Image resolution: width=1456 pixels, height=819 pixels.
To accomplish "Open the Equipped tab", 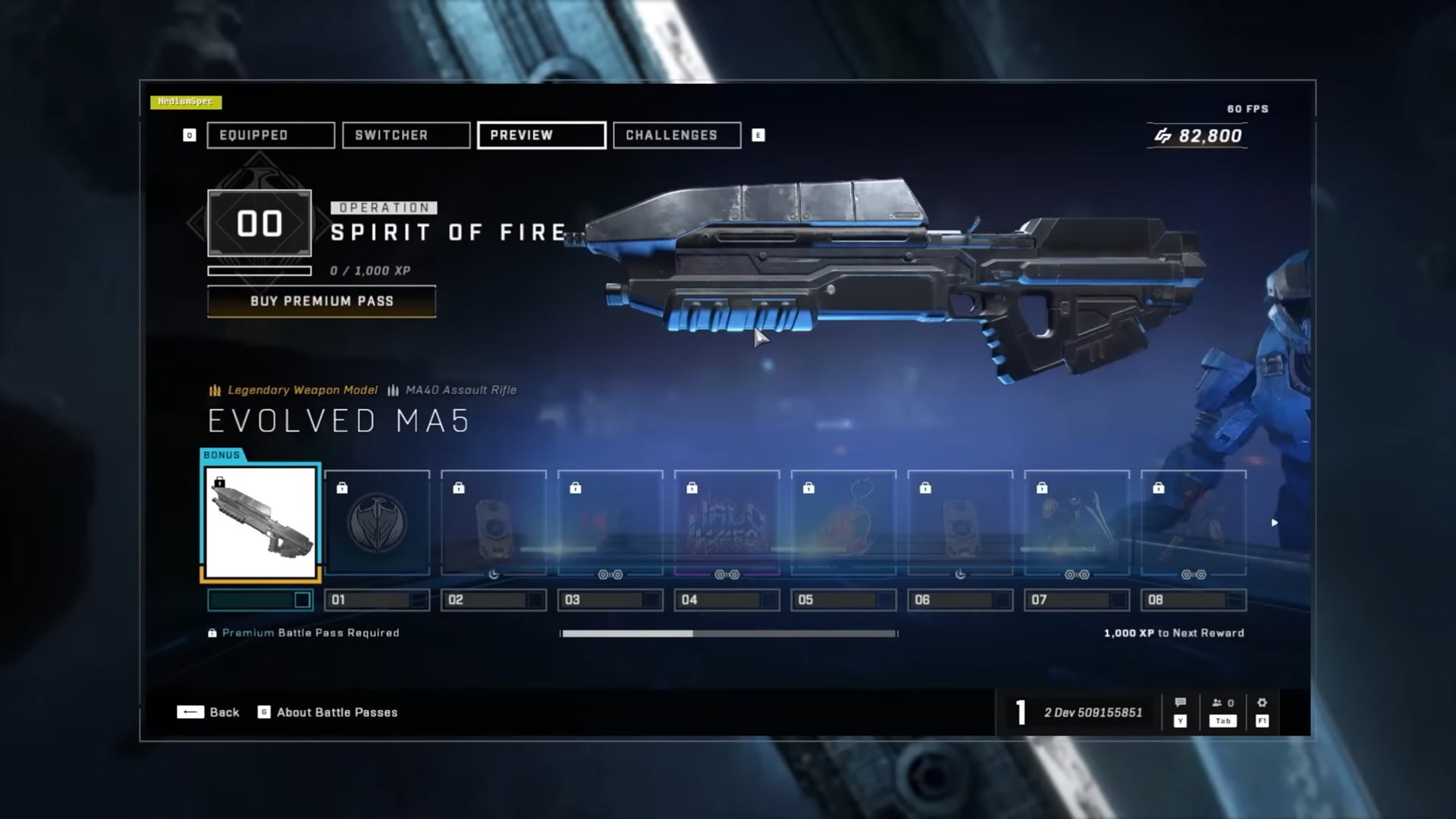I will pos(270,135).
